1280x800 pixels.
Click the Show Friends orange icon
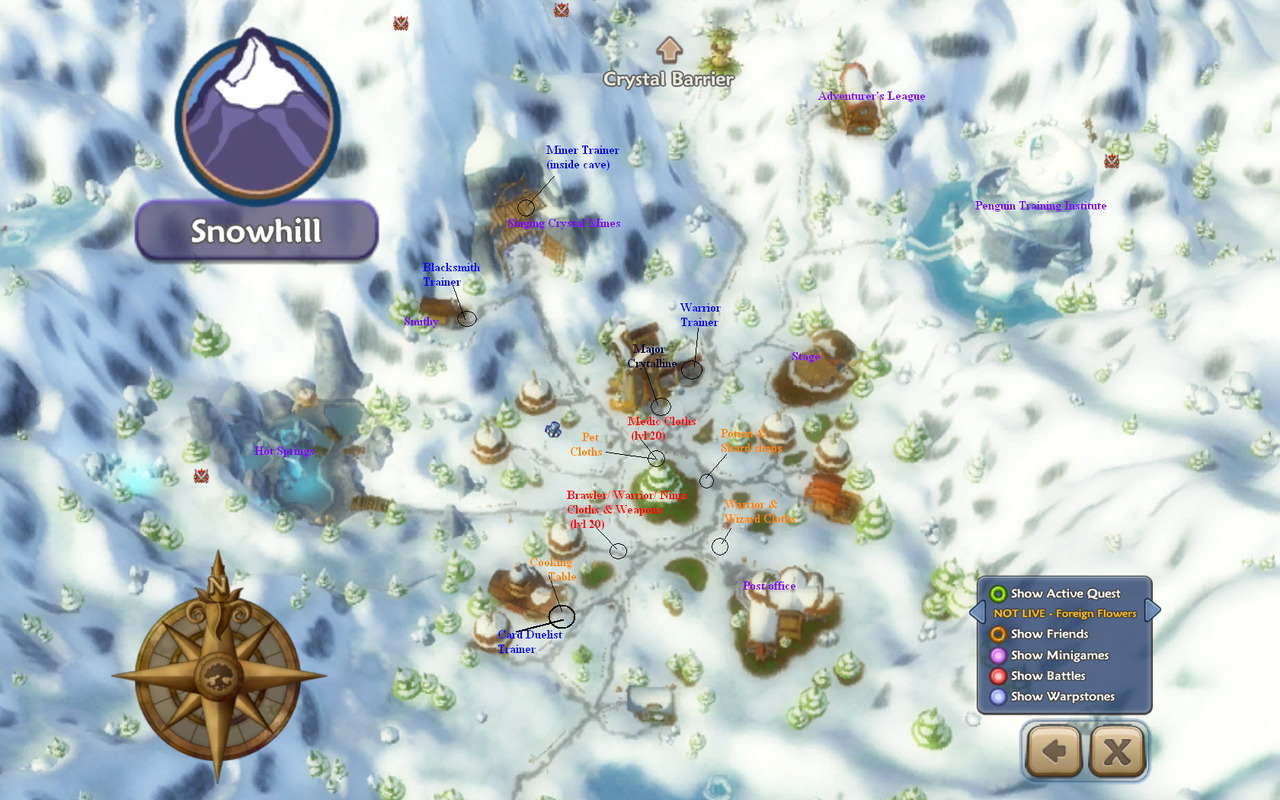[999, 634]
